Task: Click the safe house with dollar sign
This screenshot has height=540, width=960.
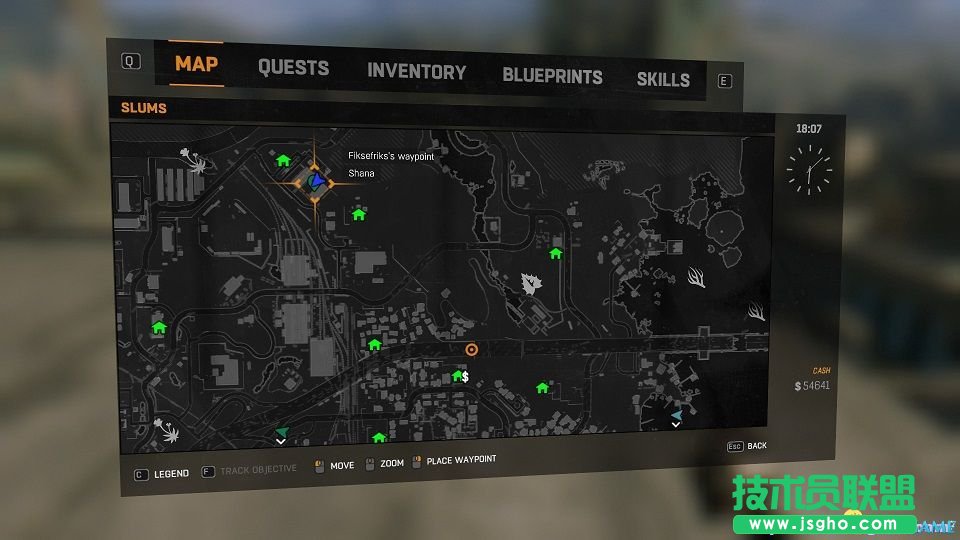Action: [460, 376]
